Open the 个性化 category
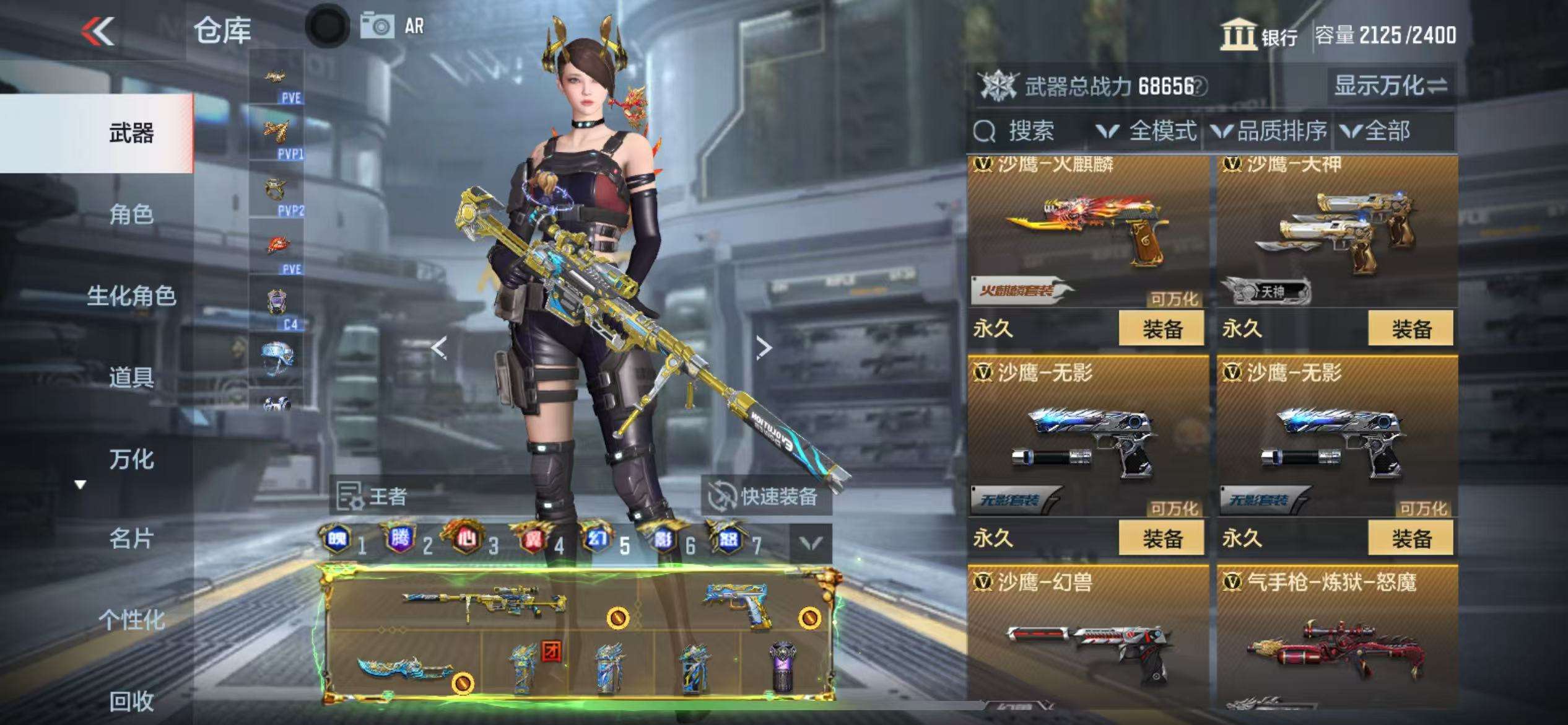Viewport: 1568px width, 725px height. pyautogui.click(x=131, y=620)
